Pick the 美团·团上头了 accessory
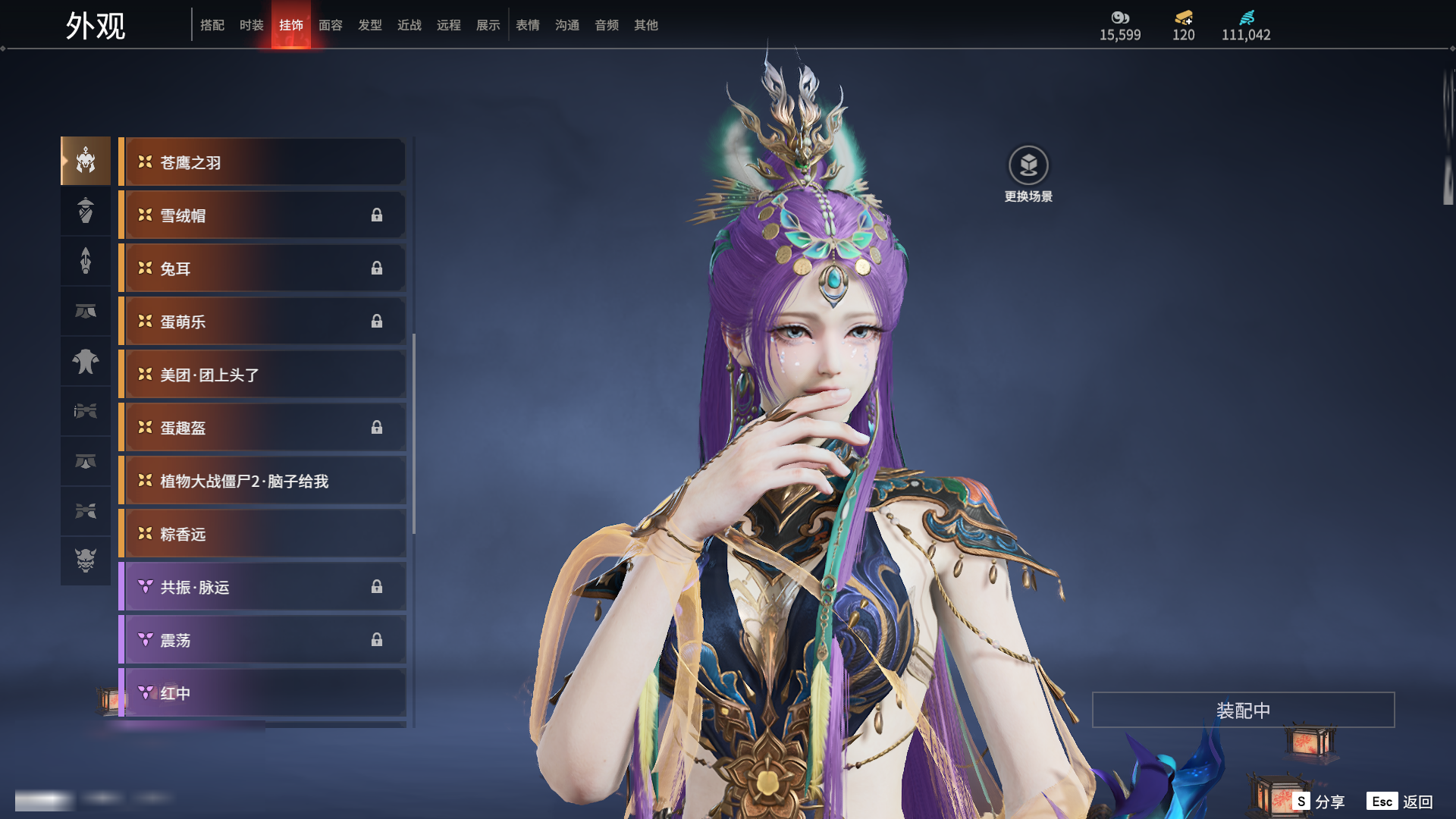The width and height of the screenshot is (1456, 819). click(x=262, y=375)
